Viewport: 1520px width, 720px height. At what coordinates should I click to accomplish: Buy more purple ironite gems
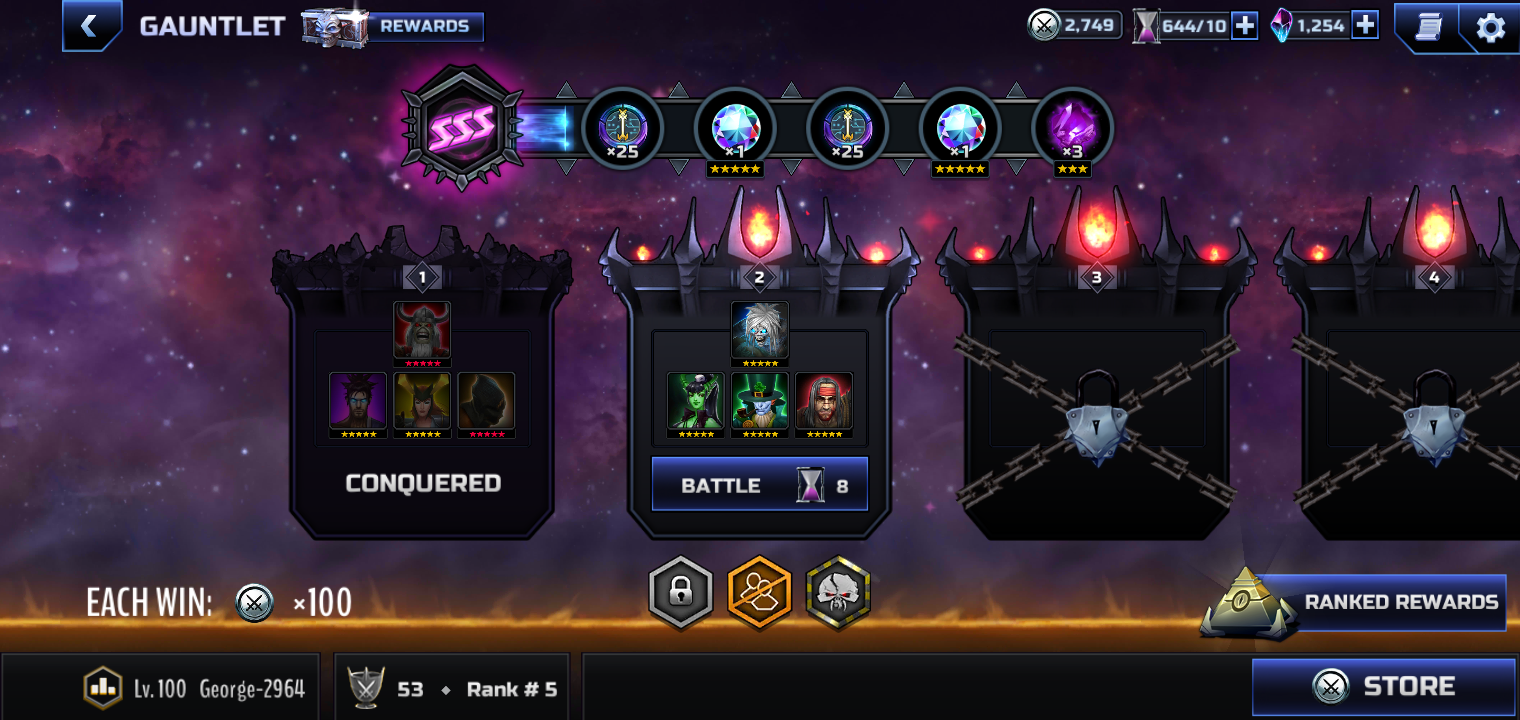click(1364, 26)
